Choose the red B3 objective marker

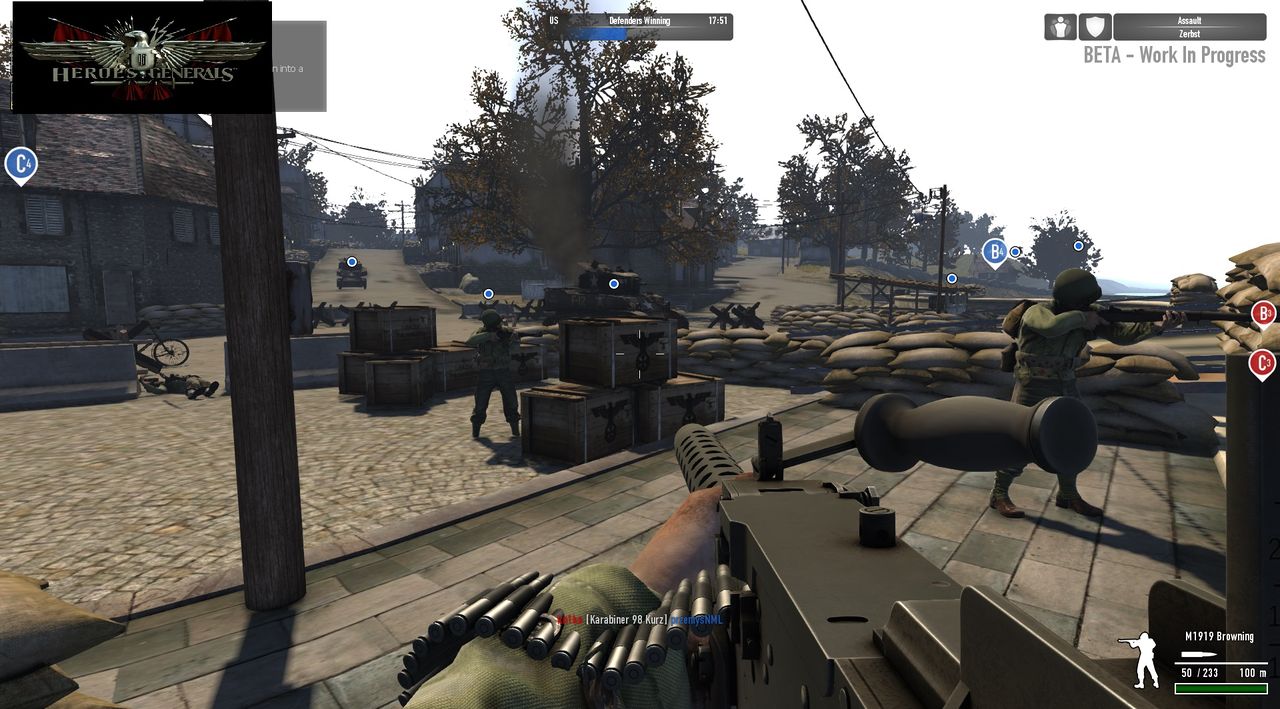[1264, 314]
